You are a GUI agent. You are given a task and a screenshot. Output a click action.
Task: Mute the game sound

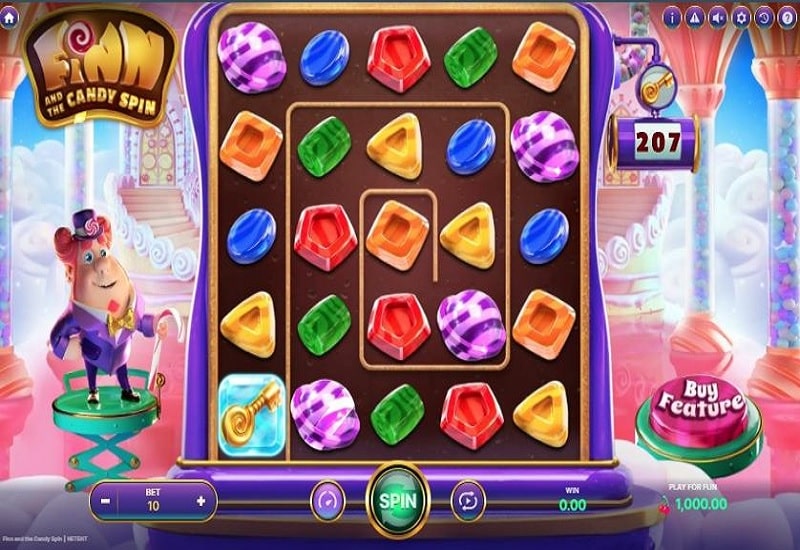coord(718,17)
